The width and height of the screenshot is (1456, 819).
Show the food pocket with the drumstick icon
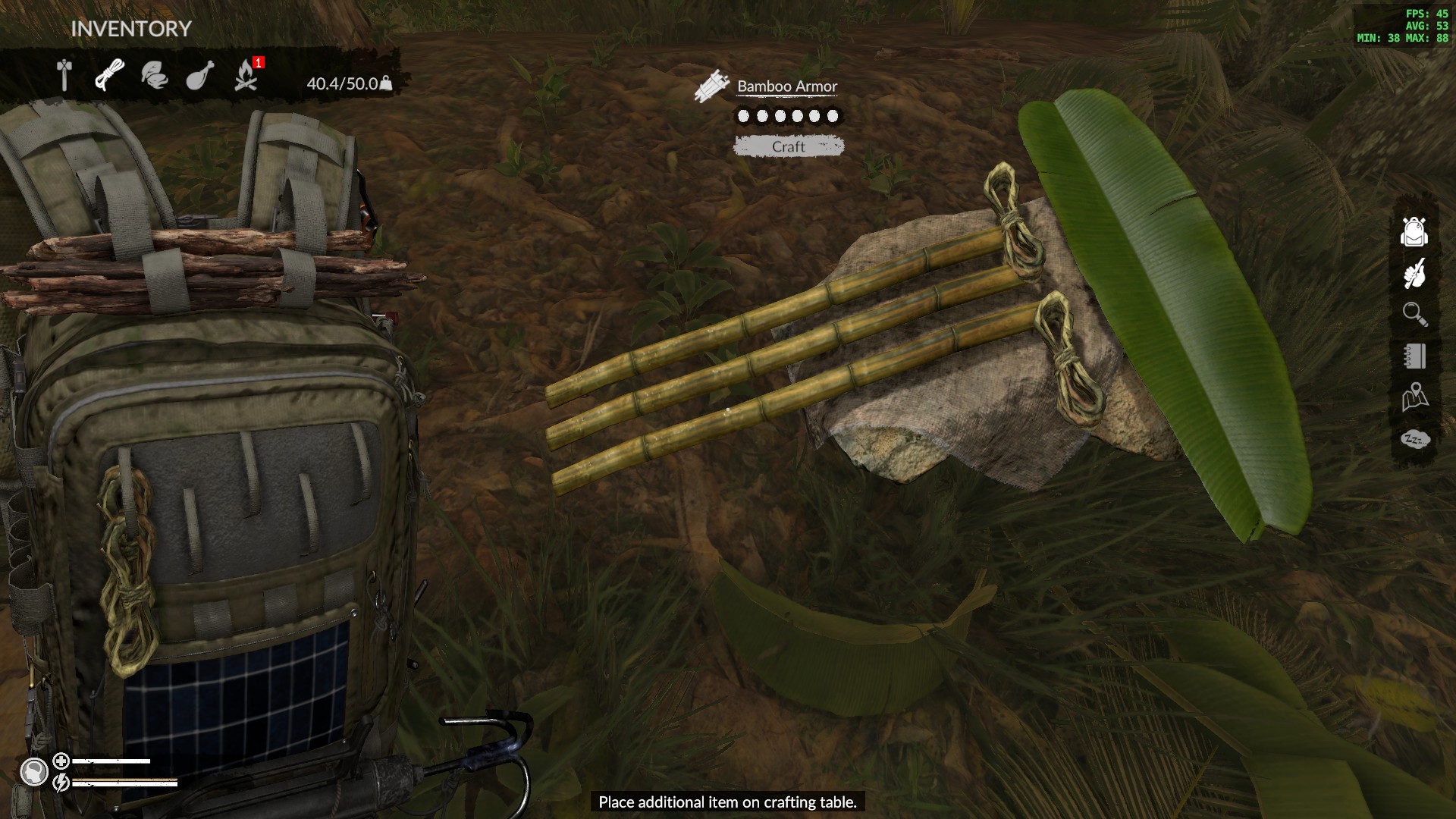[x=200, y=76]
